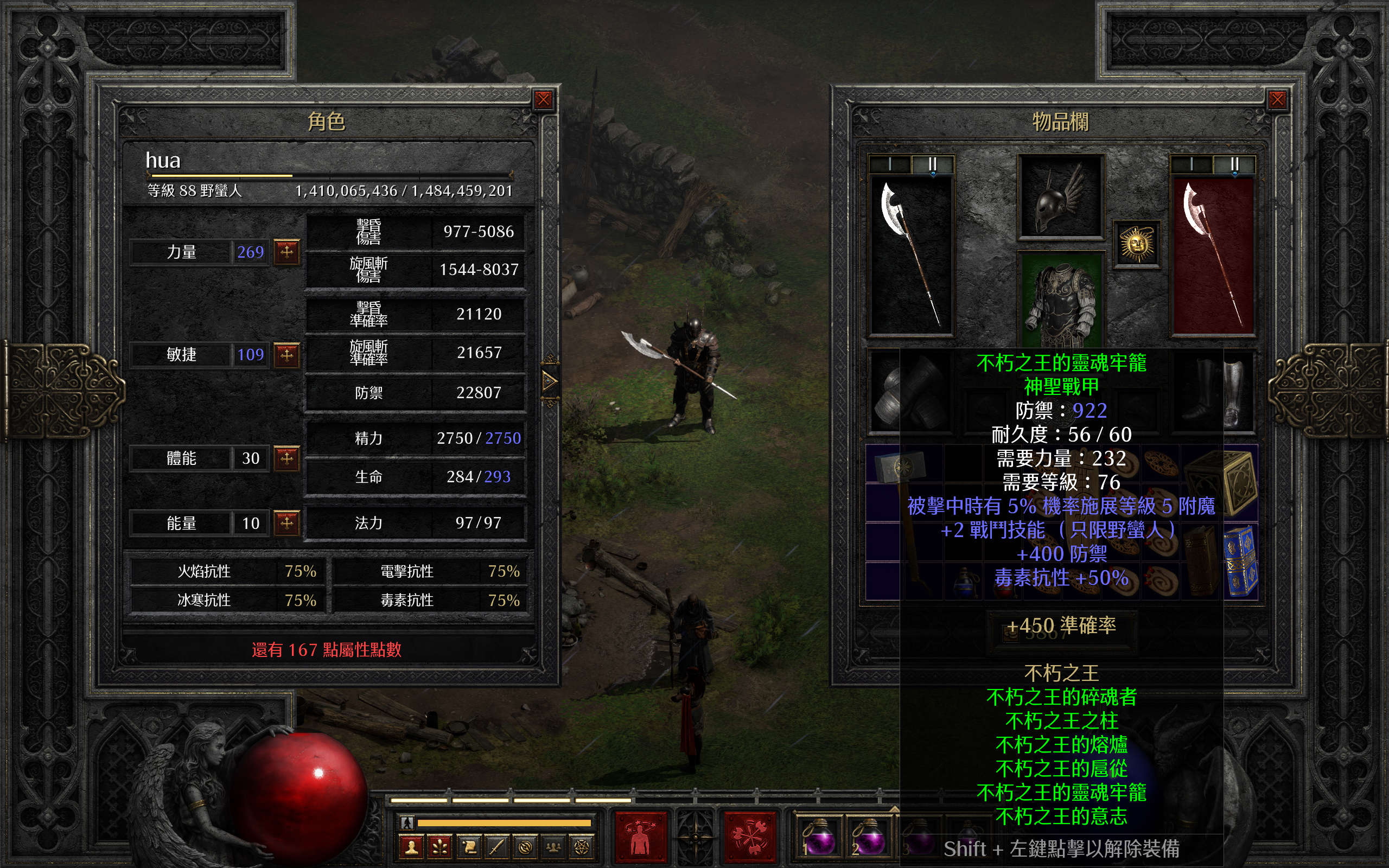The width and height of the screenshot is (1389, 868).
Task: Add a point to 力量 strength
Action: [x=287, y=251]
